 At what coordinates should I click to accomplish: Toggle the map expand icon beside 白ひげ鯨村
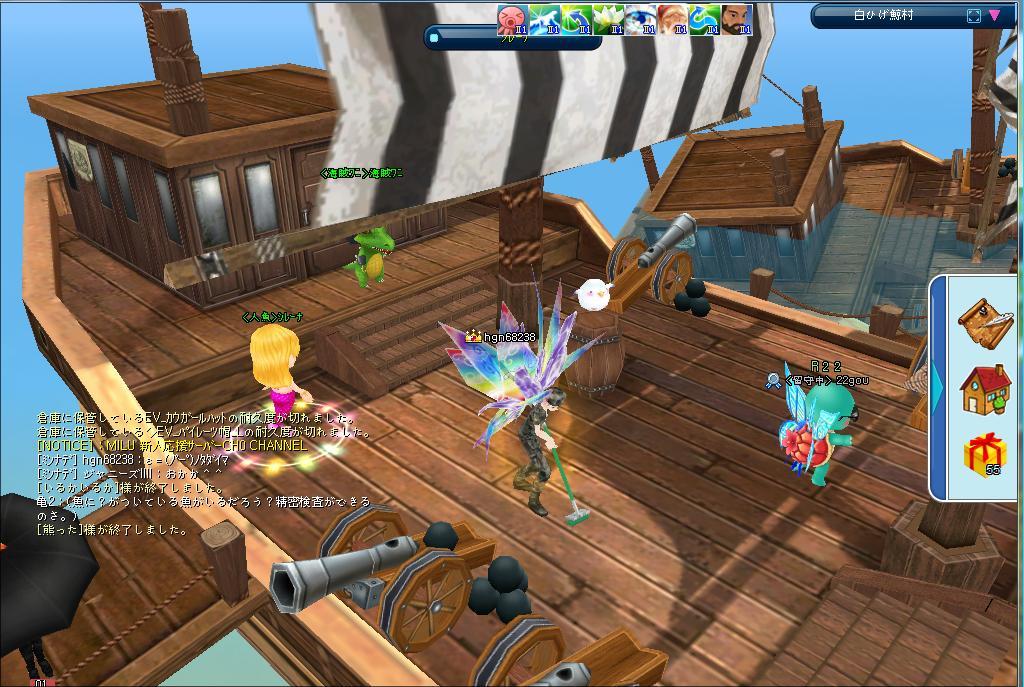click(x=974, y=15)
